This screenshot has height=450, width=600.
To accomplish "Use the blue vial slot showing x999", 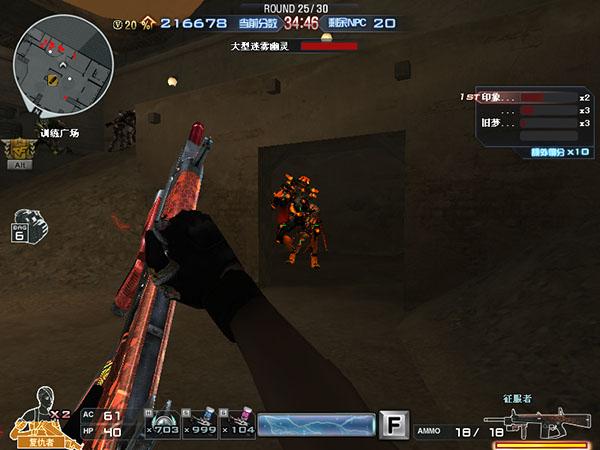I will (x=199, y=423).
